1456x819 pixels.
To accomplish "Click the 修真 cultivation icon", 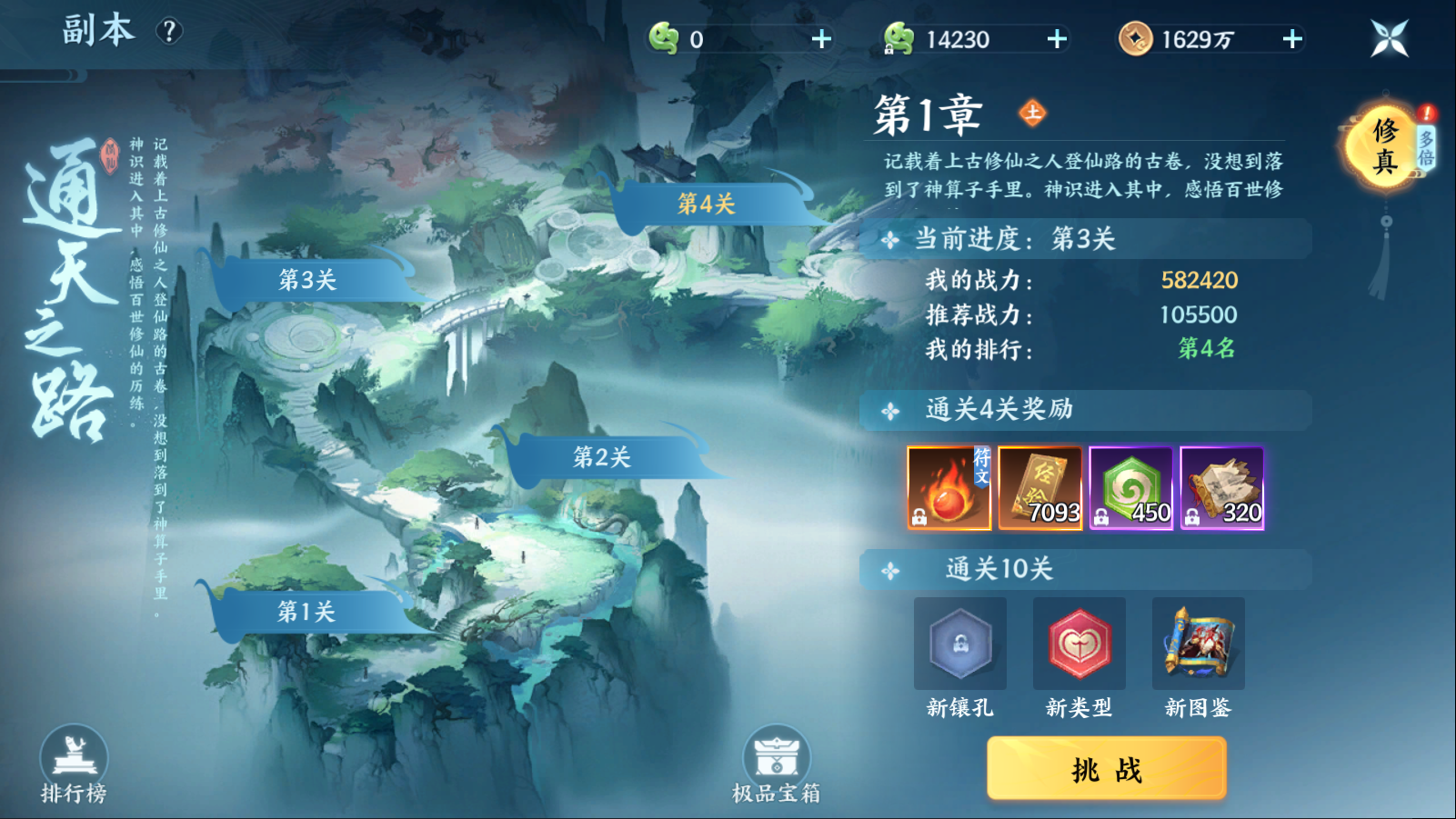I will click(1385, 144).
